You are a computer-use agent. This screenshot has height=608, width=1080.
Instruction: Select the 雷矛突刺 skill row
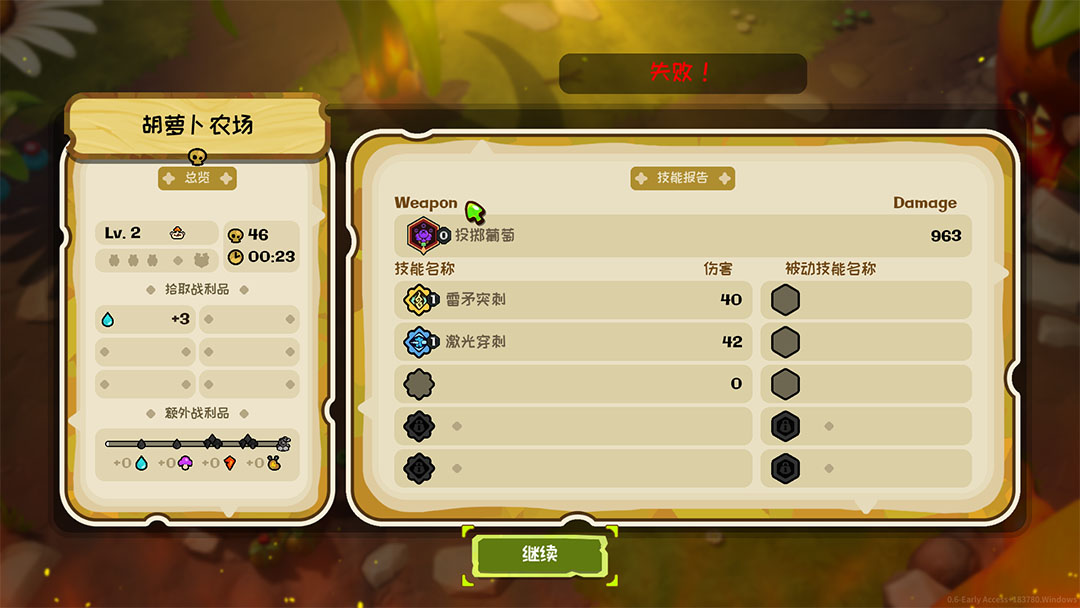tap(573, 300)
